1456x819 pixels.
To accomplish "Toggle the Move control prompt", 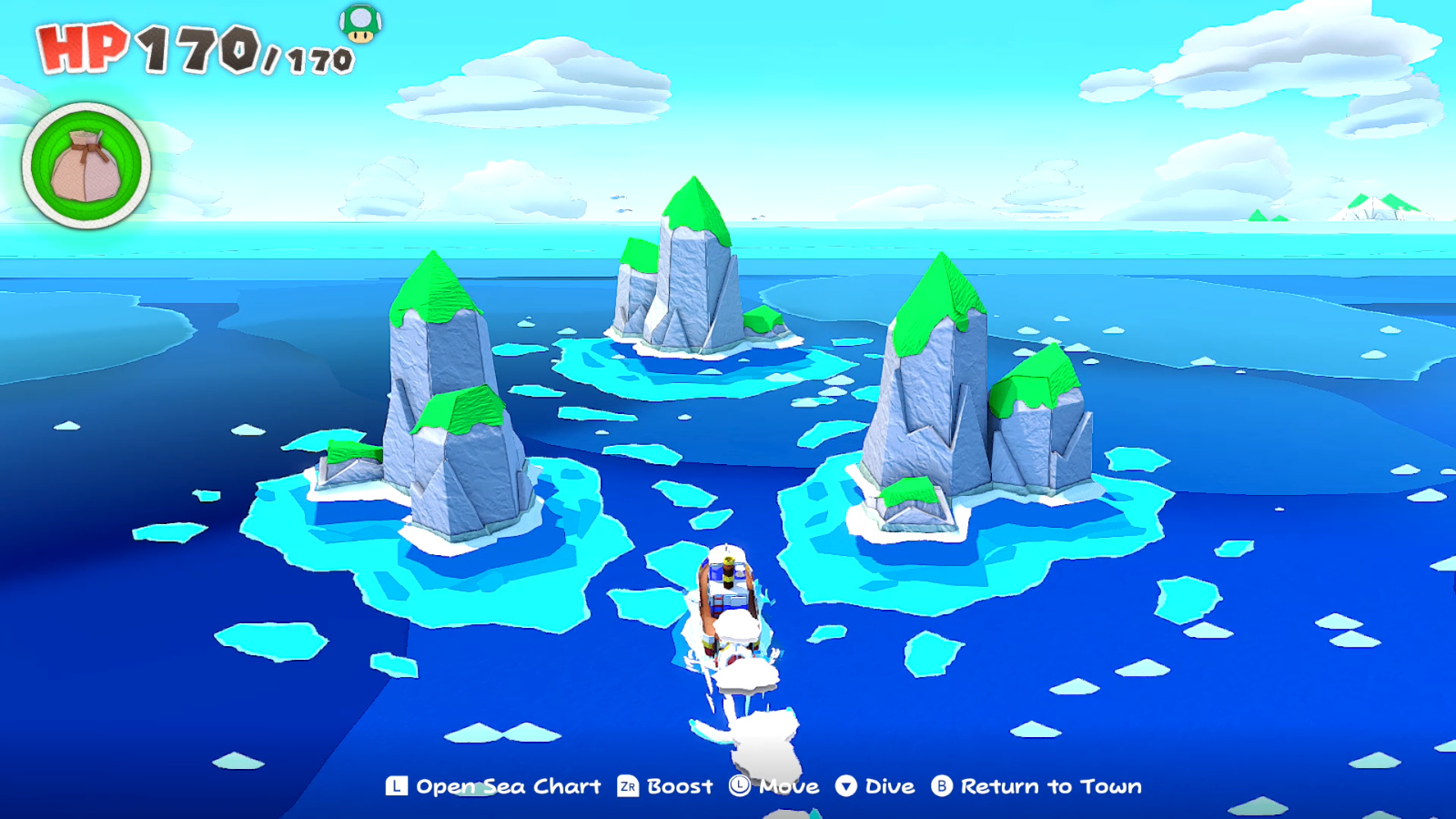I will (x=790, y=785).
